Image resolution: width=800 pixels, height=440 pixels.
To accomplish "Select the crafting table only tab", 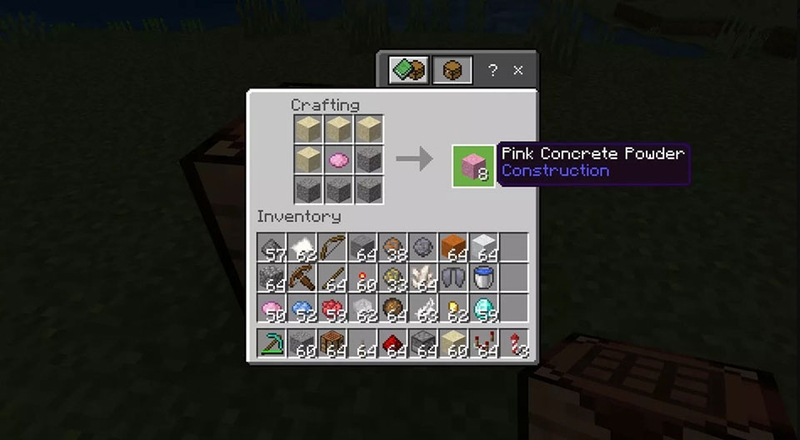I will tap(452, 71).
